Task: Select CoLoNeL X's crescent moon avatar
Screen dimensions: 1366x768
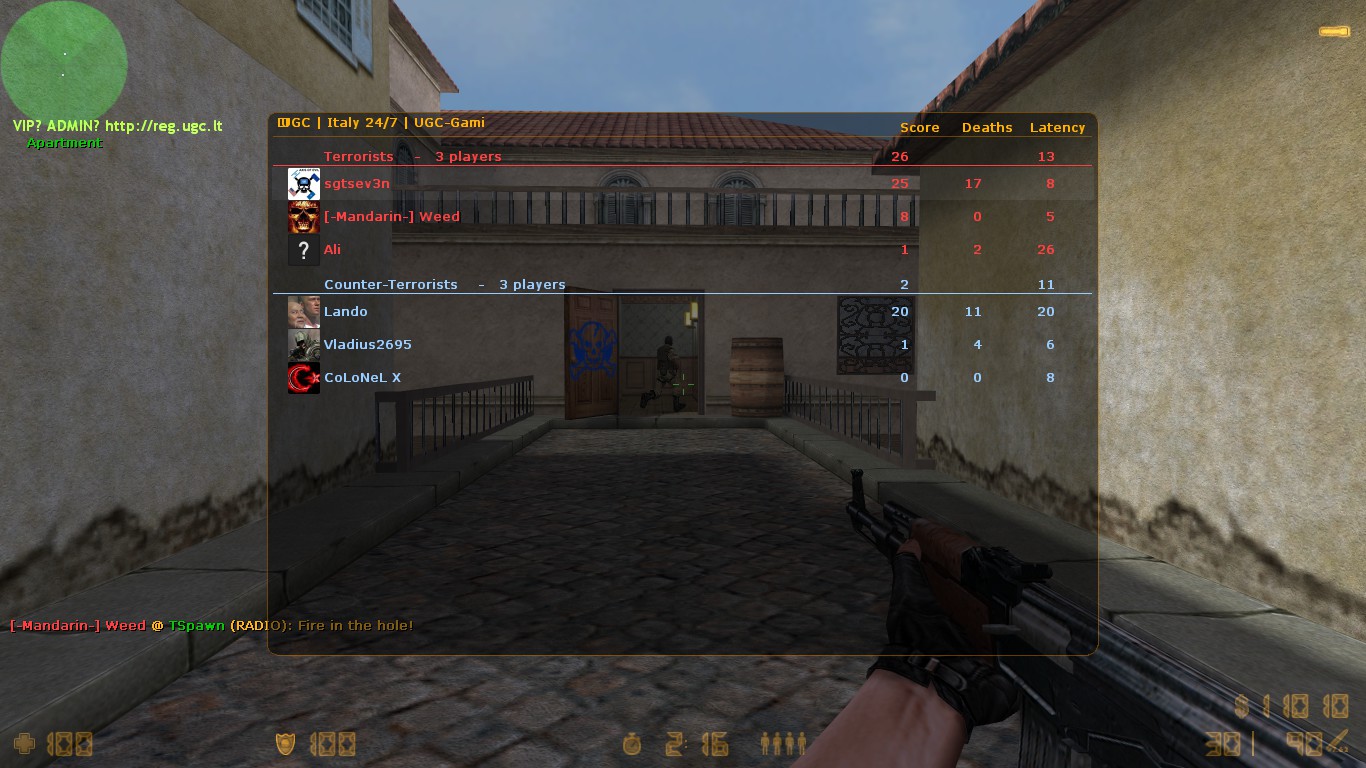Action: click(x=303, y=377)
